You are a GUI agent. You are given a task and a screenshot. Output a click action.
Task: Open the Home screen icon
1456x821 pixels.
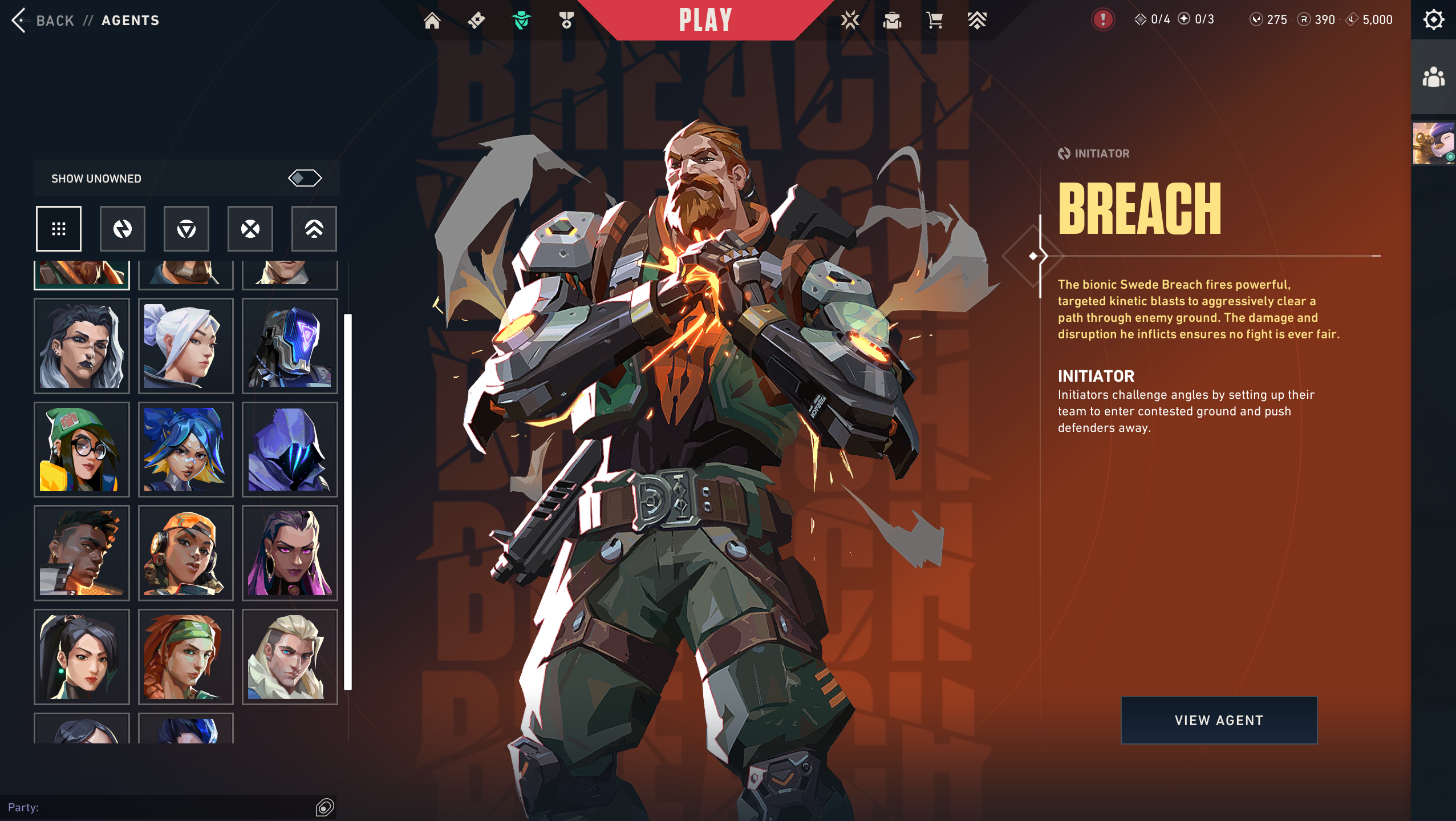[432, 21]
